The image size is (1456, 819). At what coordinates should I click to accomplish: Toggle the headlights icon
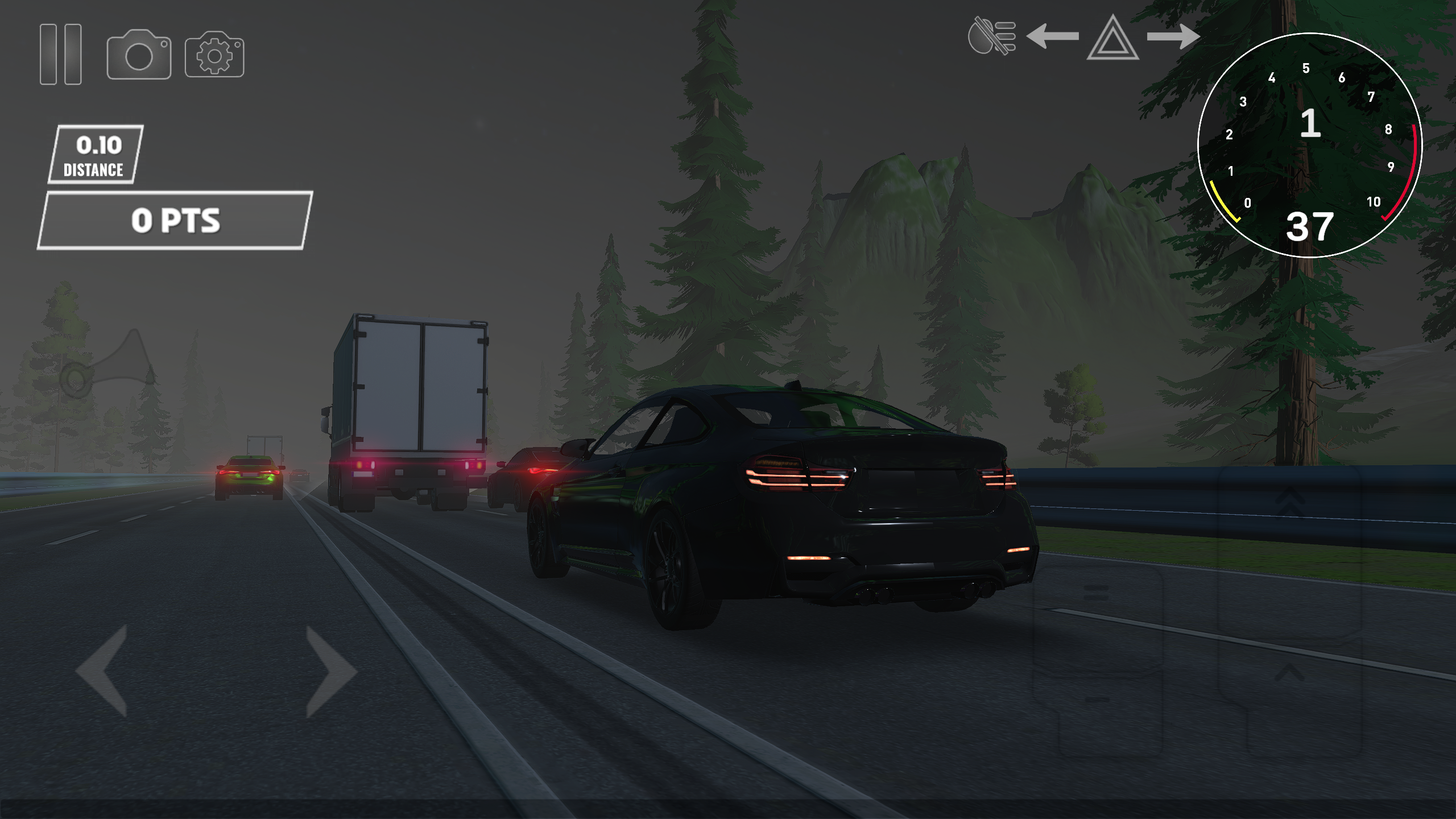coord(992,35)
